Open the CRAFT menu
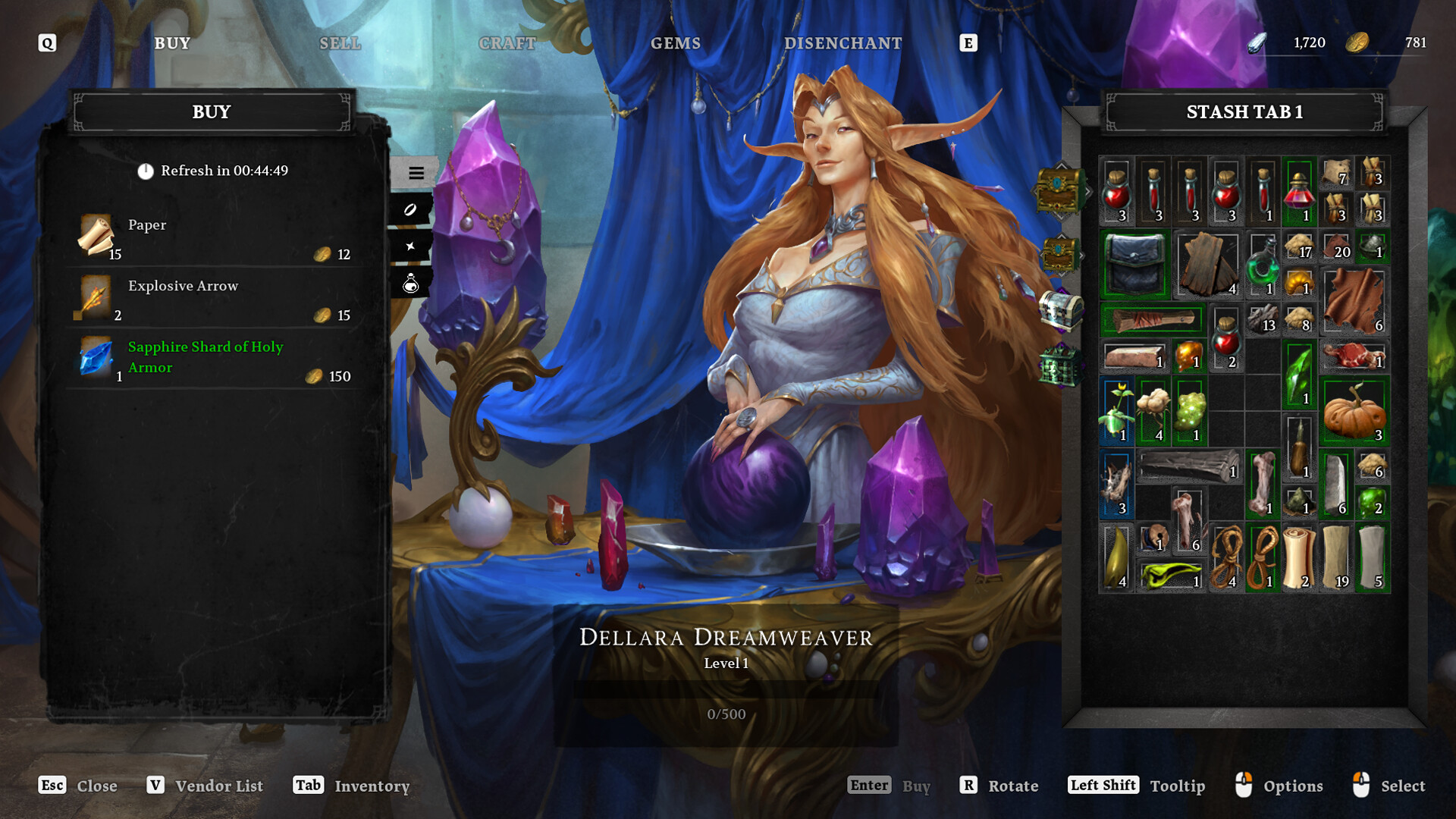 click(x=507, y=43)
